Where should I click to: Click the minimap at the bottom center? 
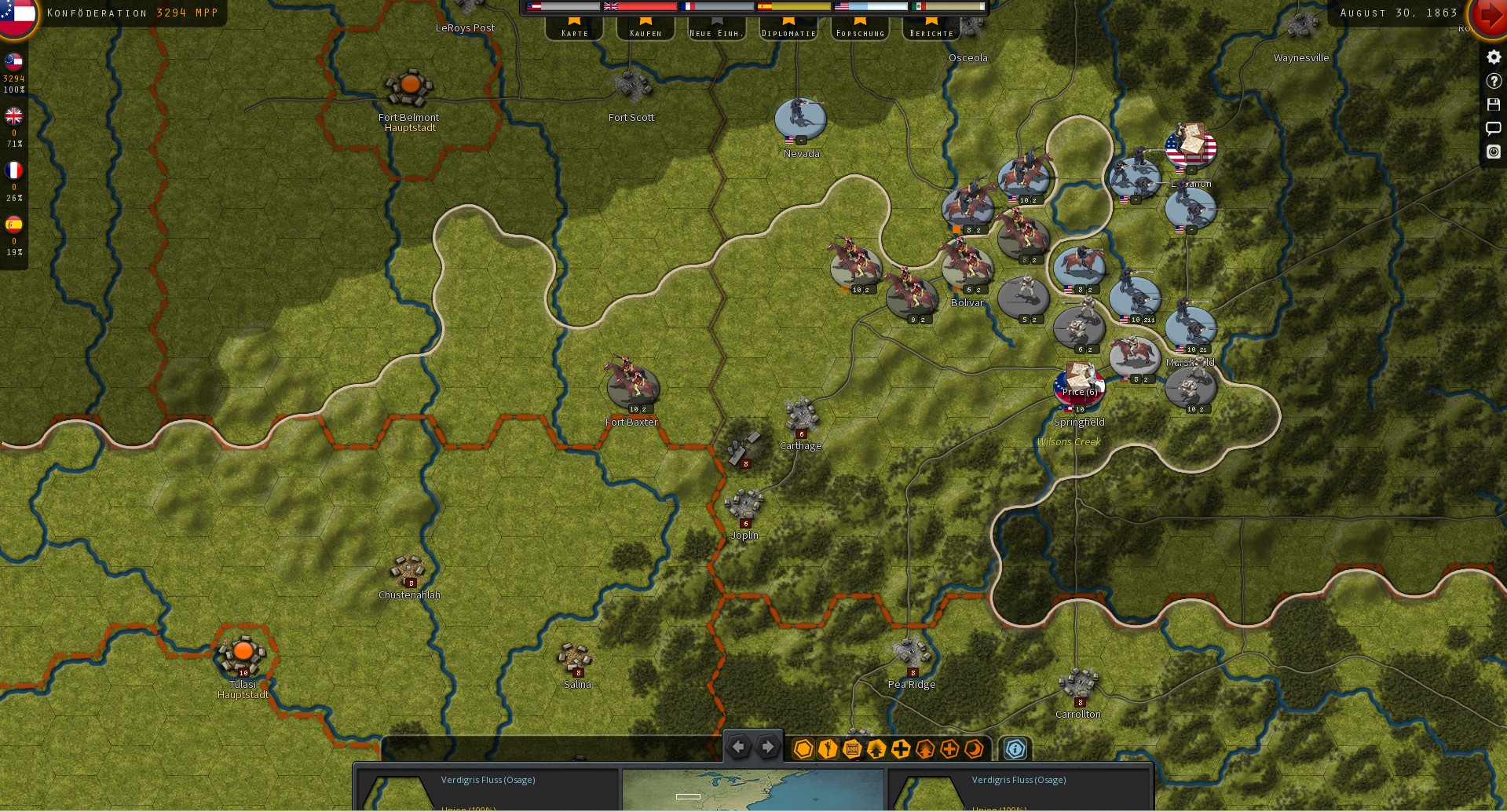[x=752, y=789]
